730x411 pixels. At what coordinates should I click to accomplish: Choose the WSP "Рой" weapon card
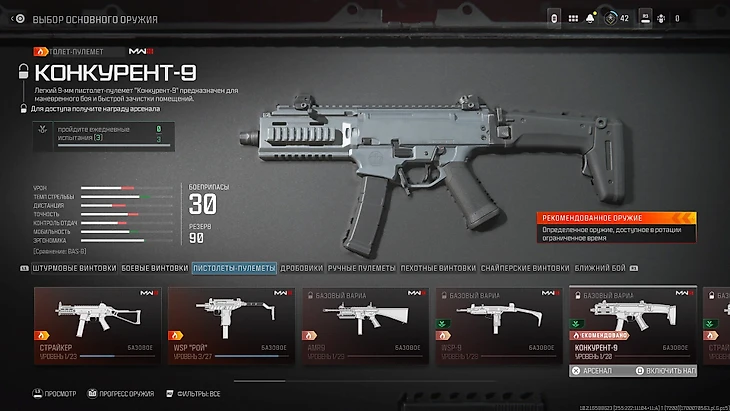coord(230,324)
